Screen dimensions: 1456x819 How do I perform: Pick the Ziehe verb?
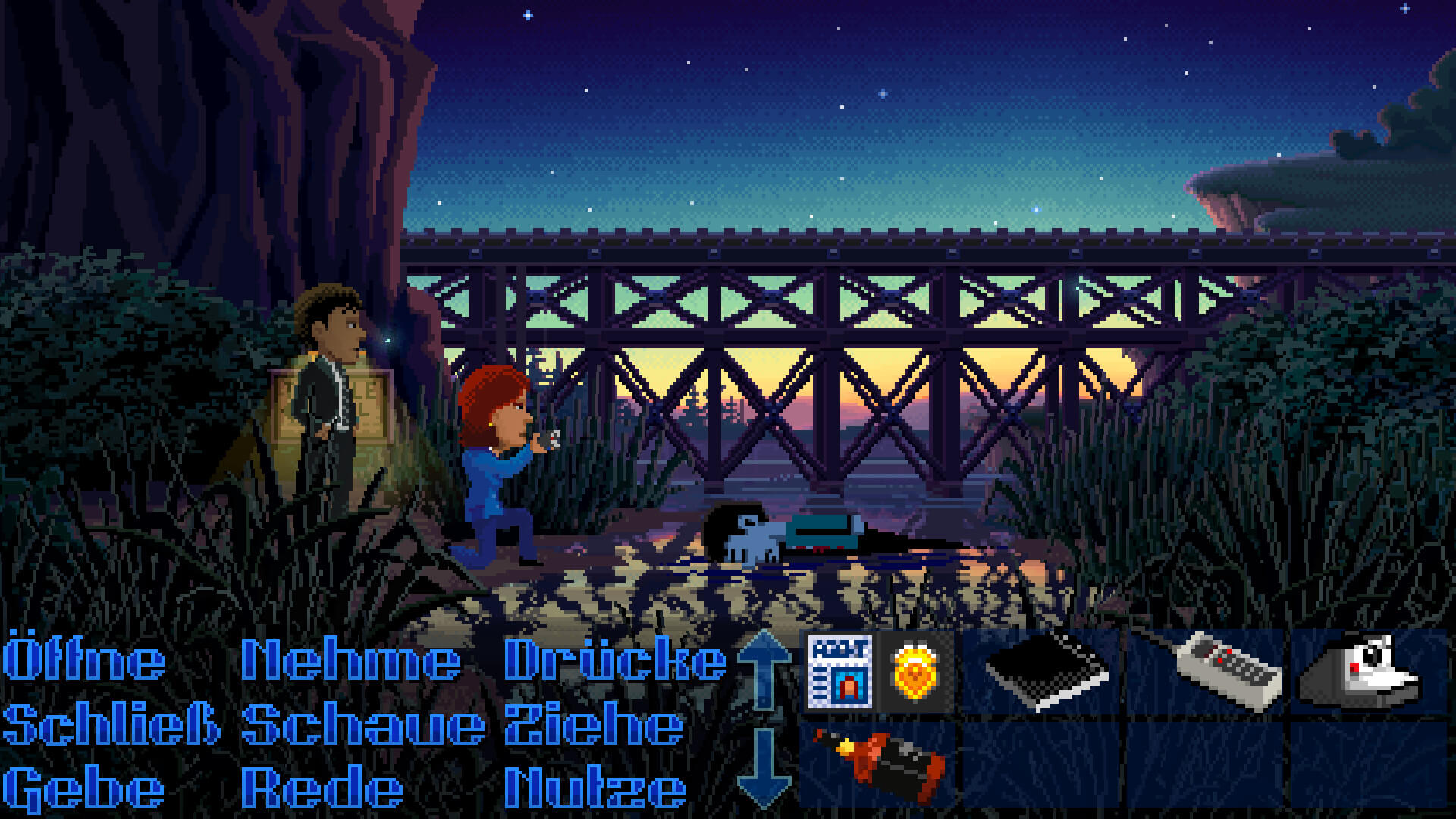594,724
